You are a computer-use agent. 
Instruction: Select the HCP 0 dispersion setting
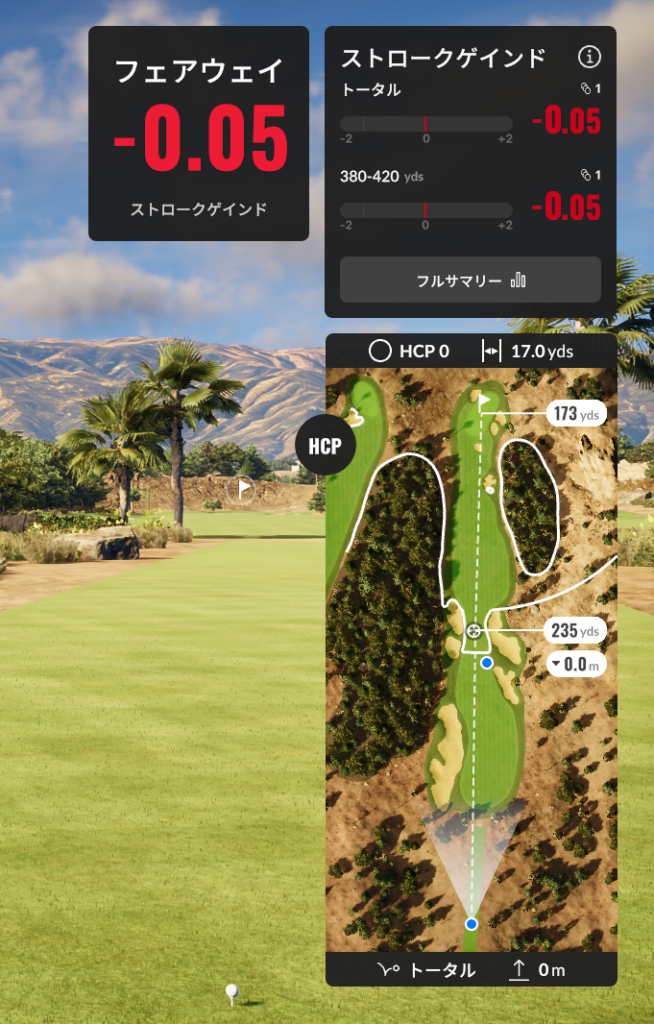click(409, 351)
